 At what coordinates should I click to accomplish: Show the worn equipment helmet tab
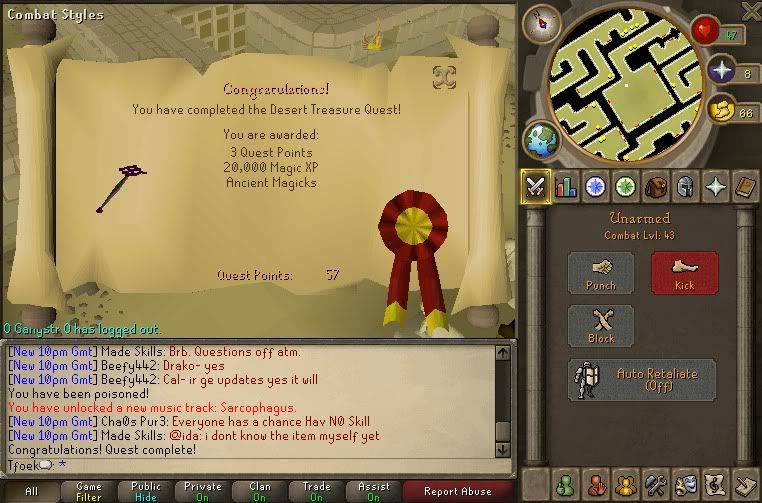[x=685, y=186]
